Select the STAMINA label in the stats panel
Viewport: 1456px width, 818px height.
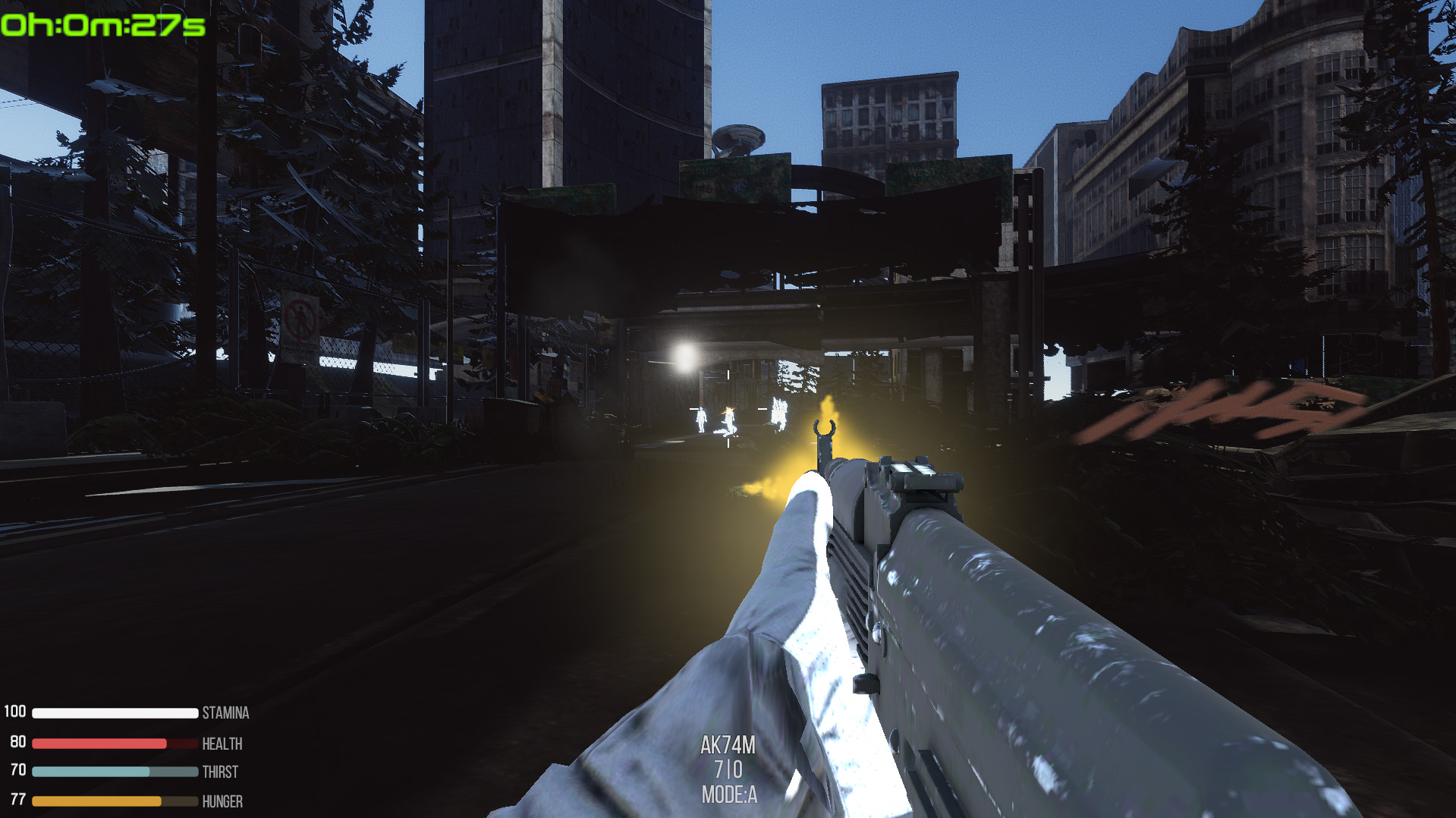point(225,713)
